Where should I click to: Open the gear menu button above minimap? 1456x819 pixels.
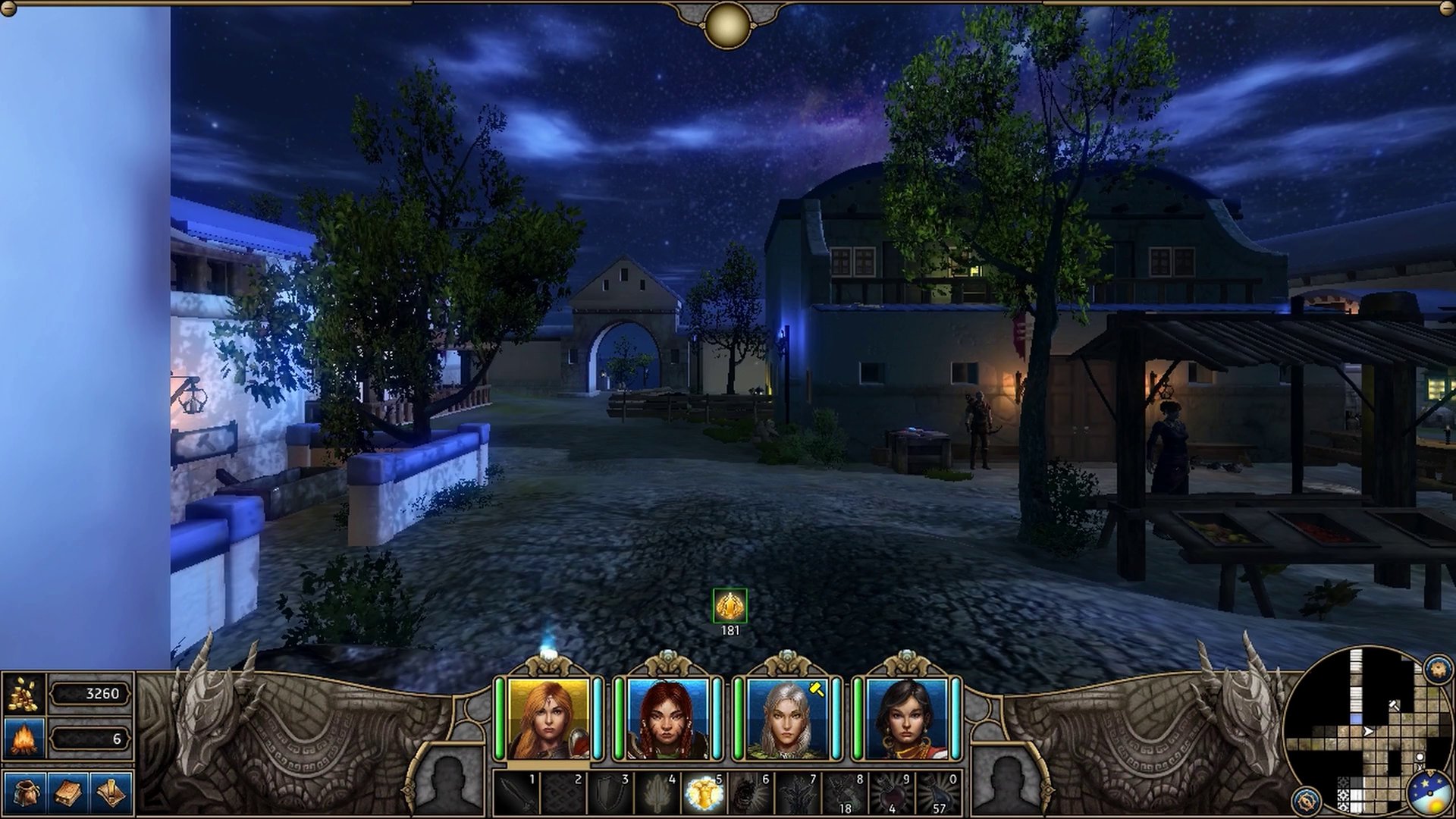1438,670
